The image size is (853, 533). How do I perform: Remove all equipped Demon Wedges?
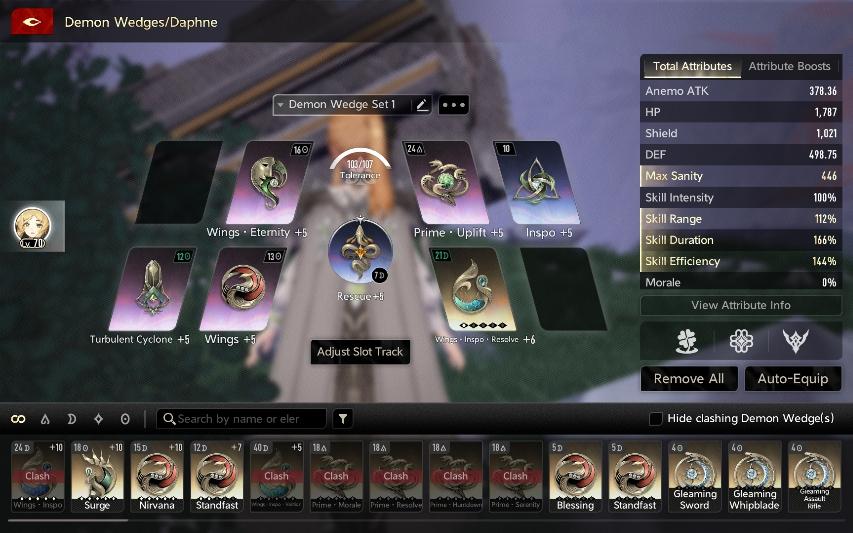(689, 379)
